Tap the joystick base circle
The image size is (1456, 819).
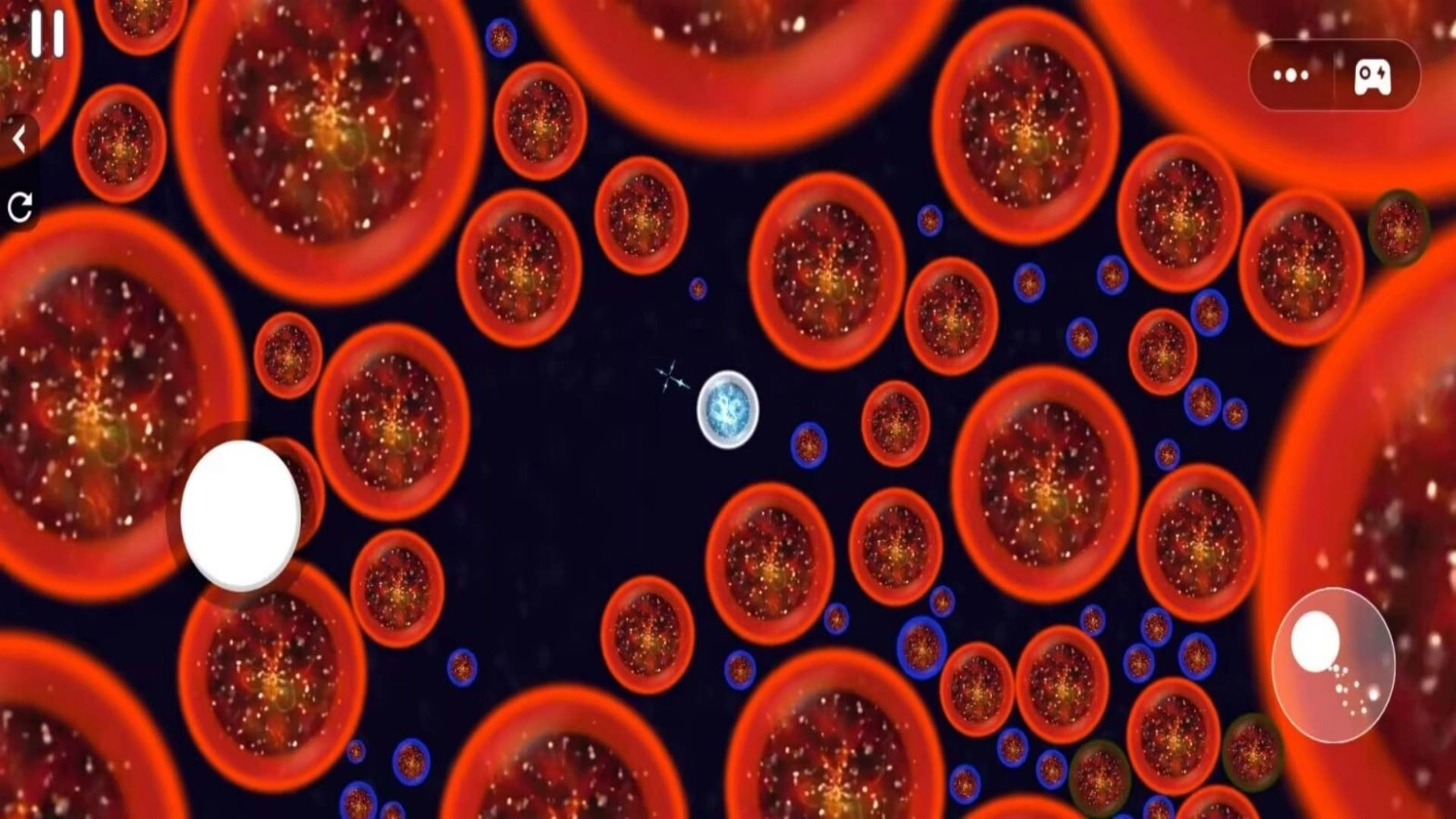[1335, 666]
